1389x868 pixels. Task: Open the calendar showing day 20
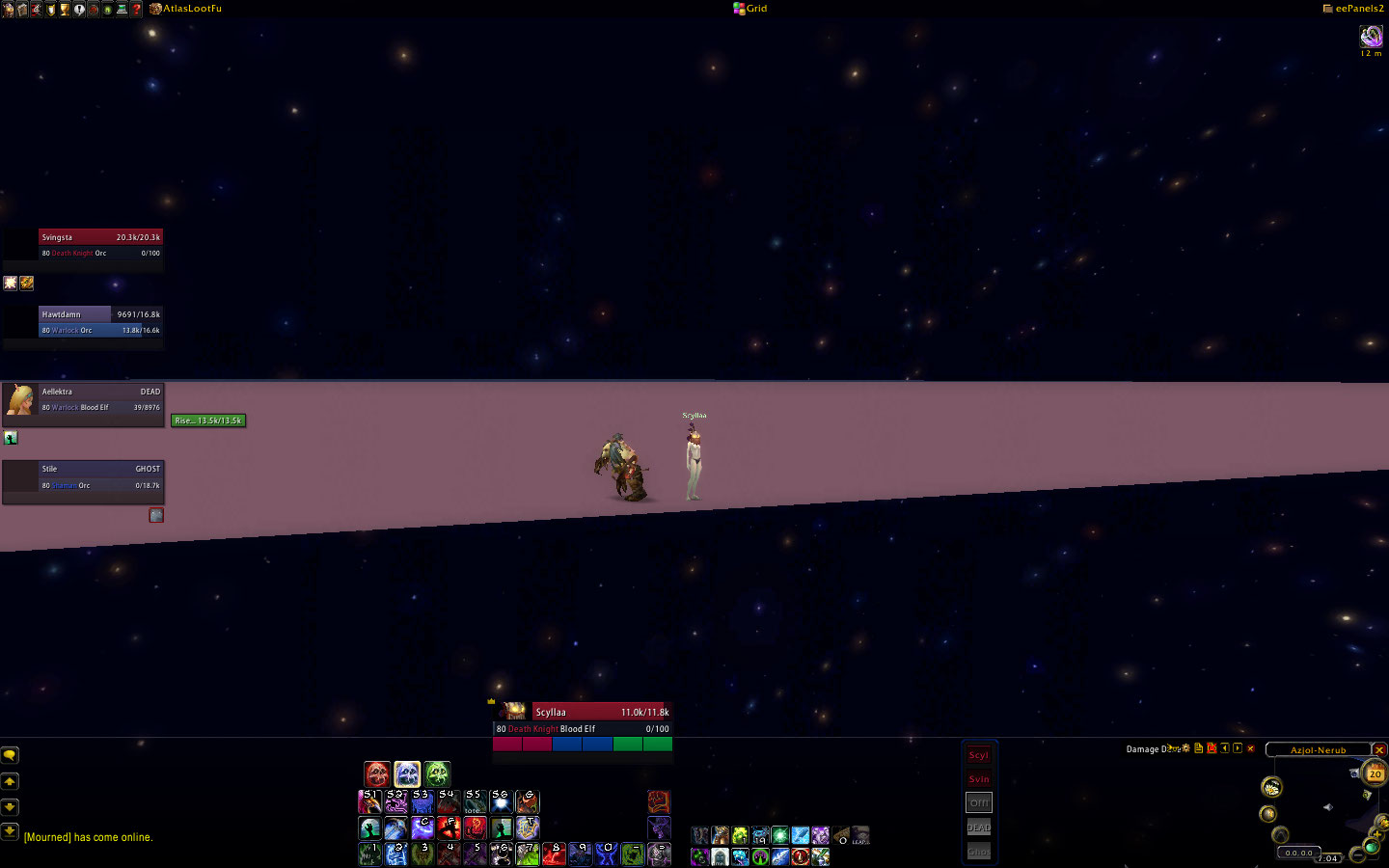click(1375, 773)
